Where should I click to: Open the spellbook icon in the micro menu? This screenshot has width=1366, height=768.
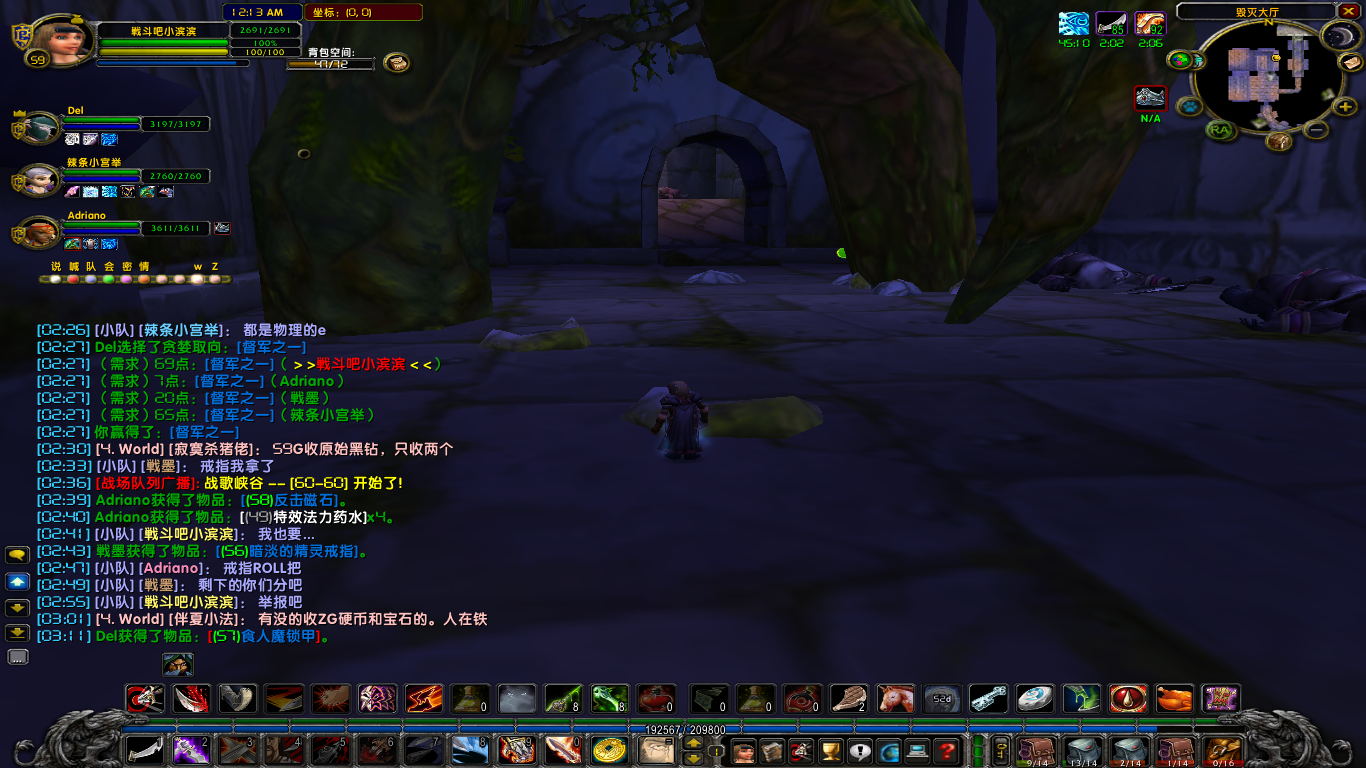(x=772, y=750)
